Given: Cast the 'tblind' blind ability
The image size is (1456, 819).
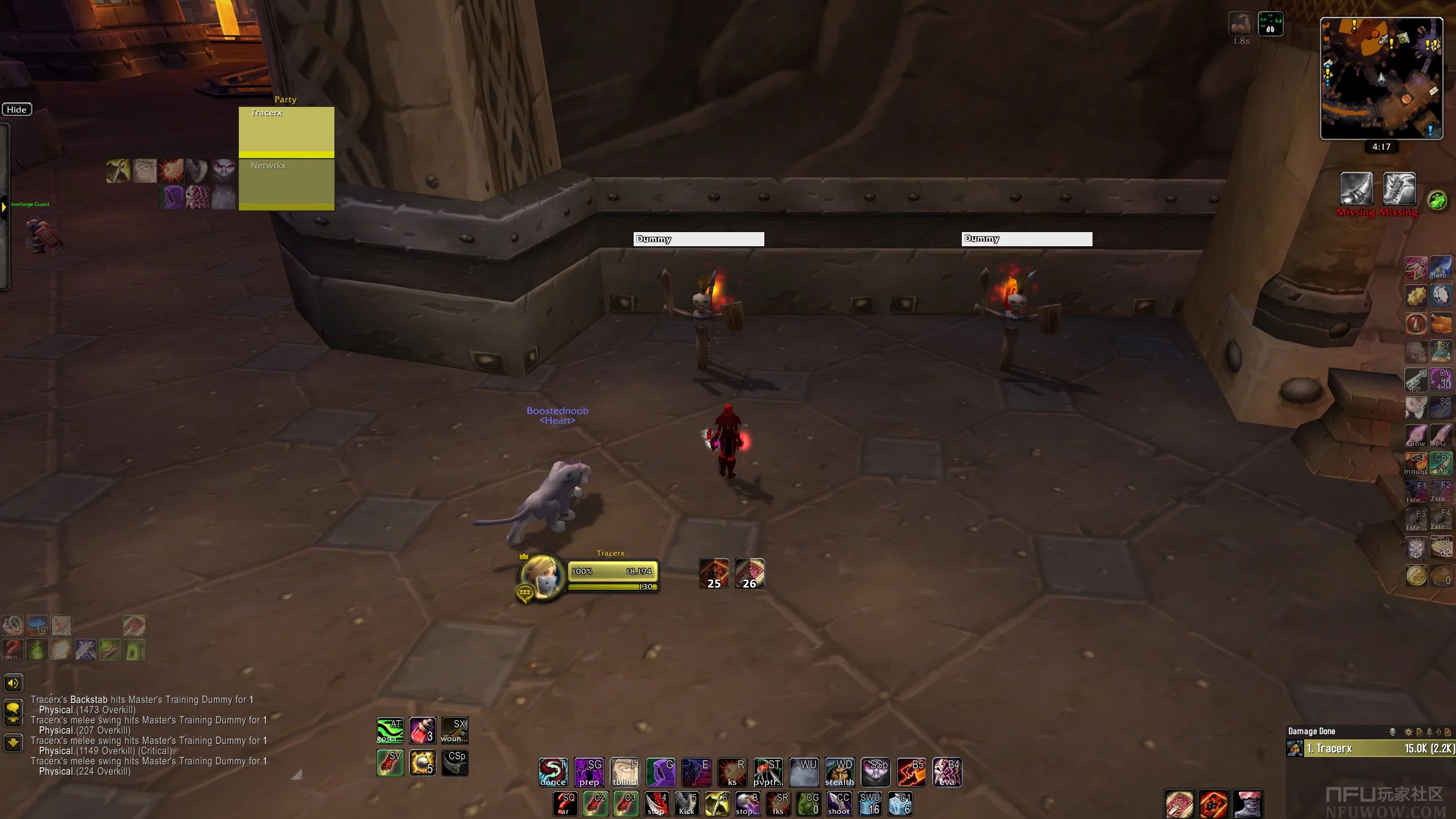Looking at the screenshot, I should (x=624, y=772).
